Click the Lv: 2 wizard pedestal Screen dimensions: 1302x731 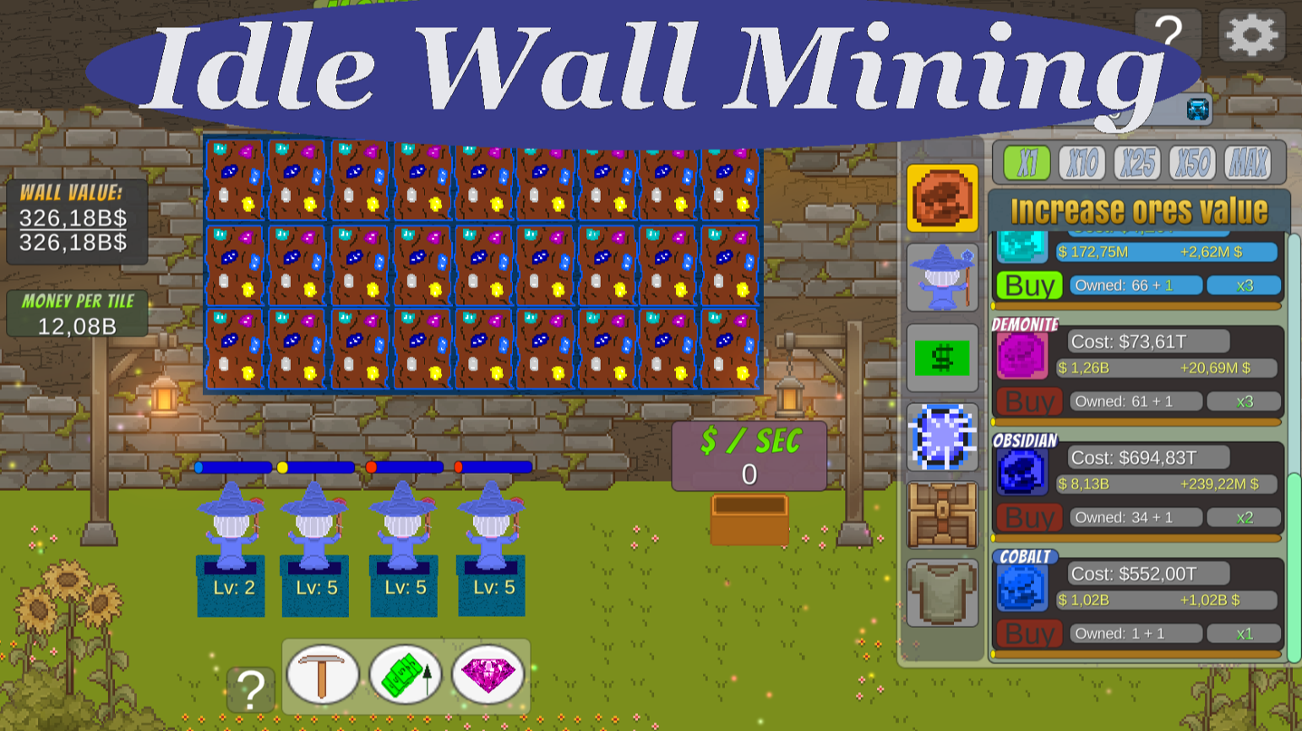click(x=232, y=589)
